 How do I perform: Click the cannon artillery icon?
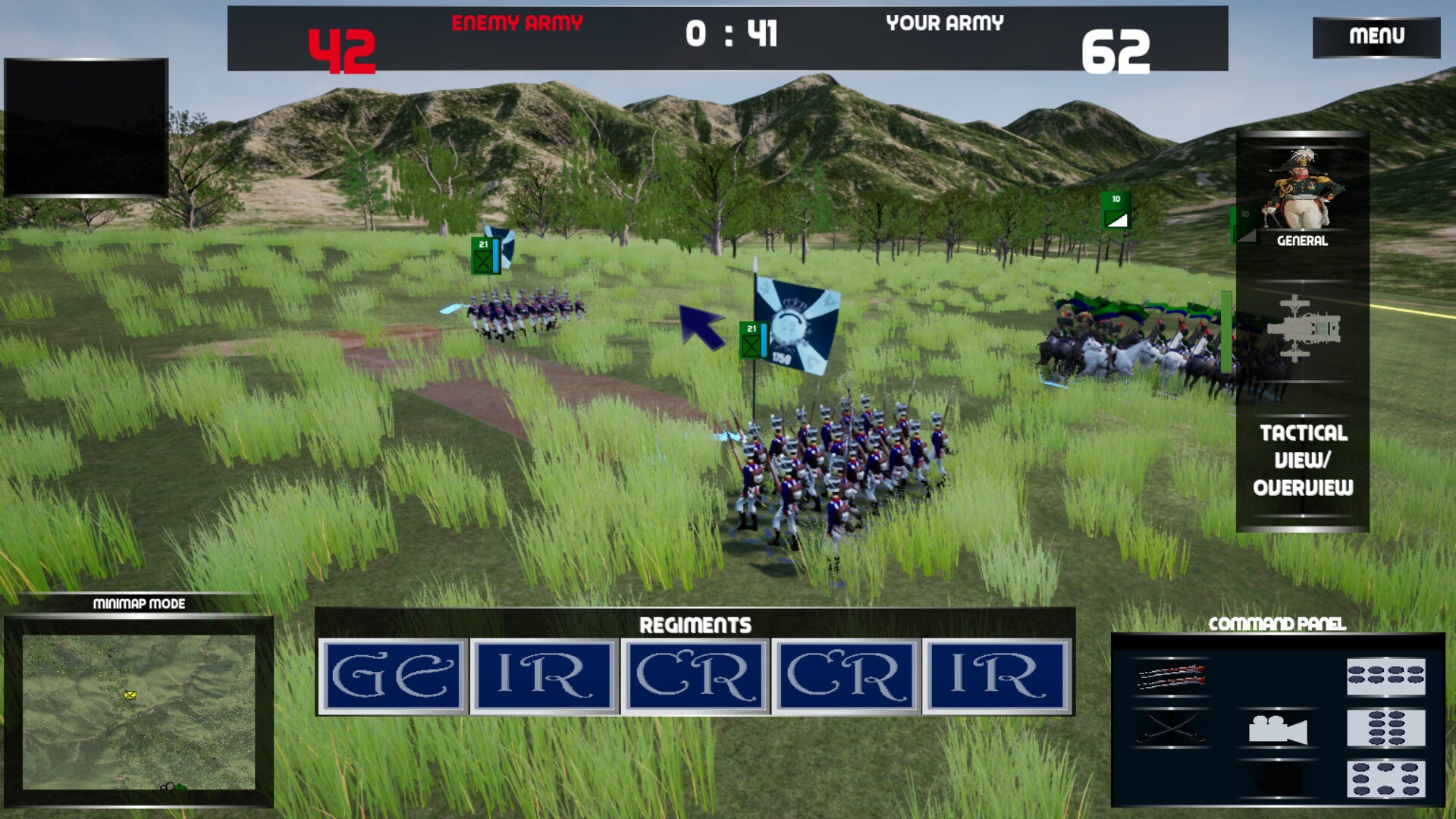(1302, 329)
